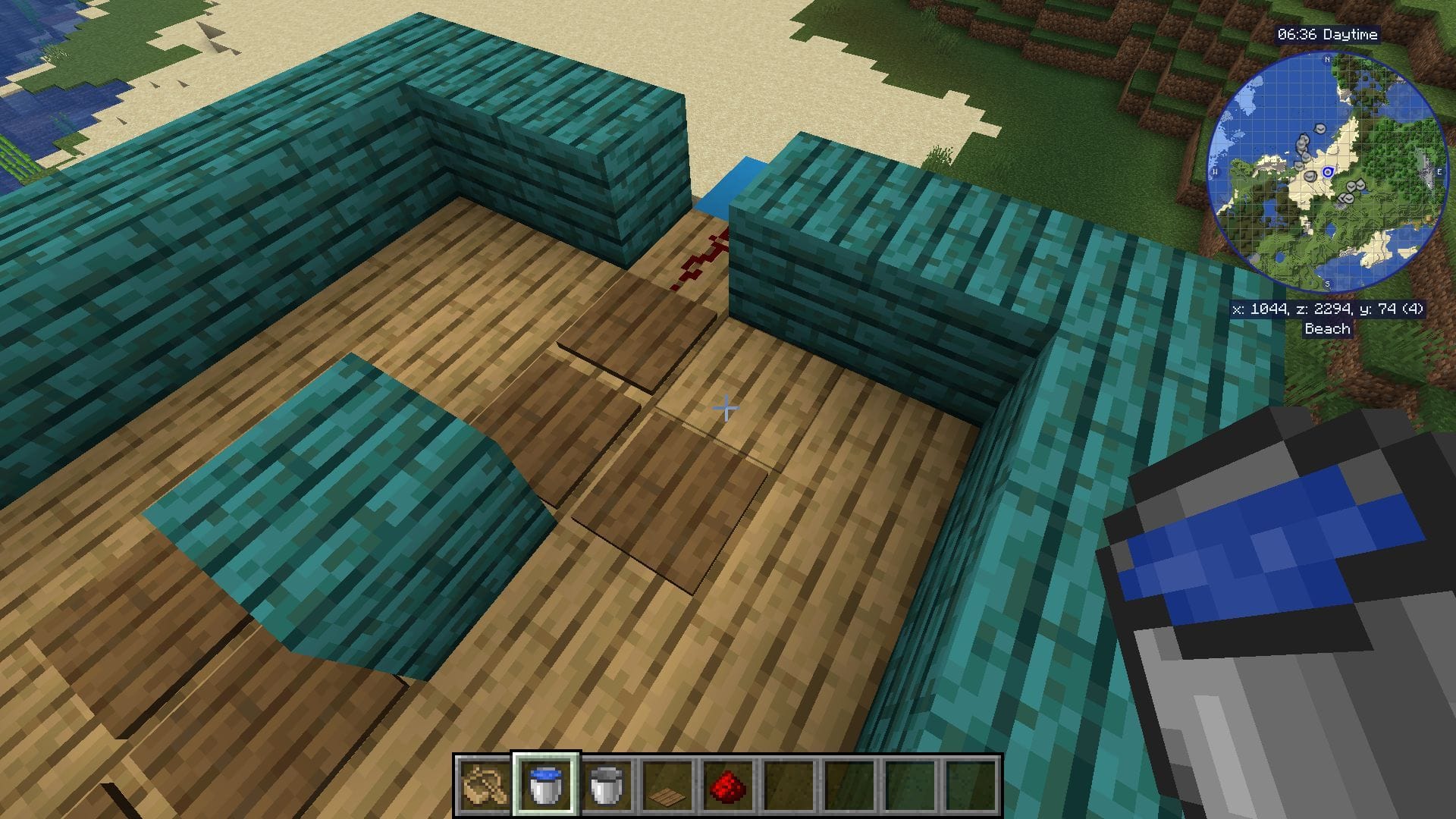Click the coordinates readout under the minimap
The width and height of the screenshot is (1456, 819).
tap(1329, 309)
